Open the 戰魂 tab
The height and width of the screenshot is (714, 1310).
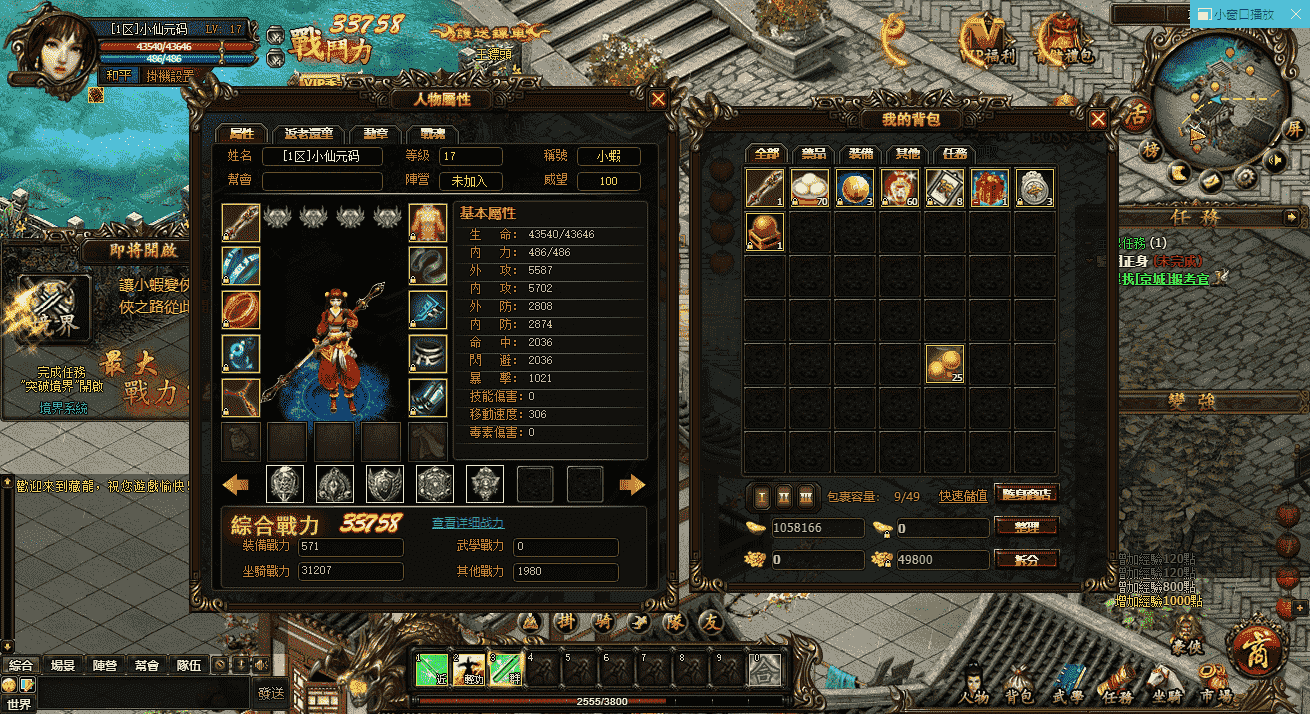pyautogui.click(x=432, y=135)
